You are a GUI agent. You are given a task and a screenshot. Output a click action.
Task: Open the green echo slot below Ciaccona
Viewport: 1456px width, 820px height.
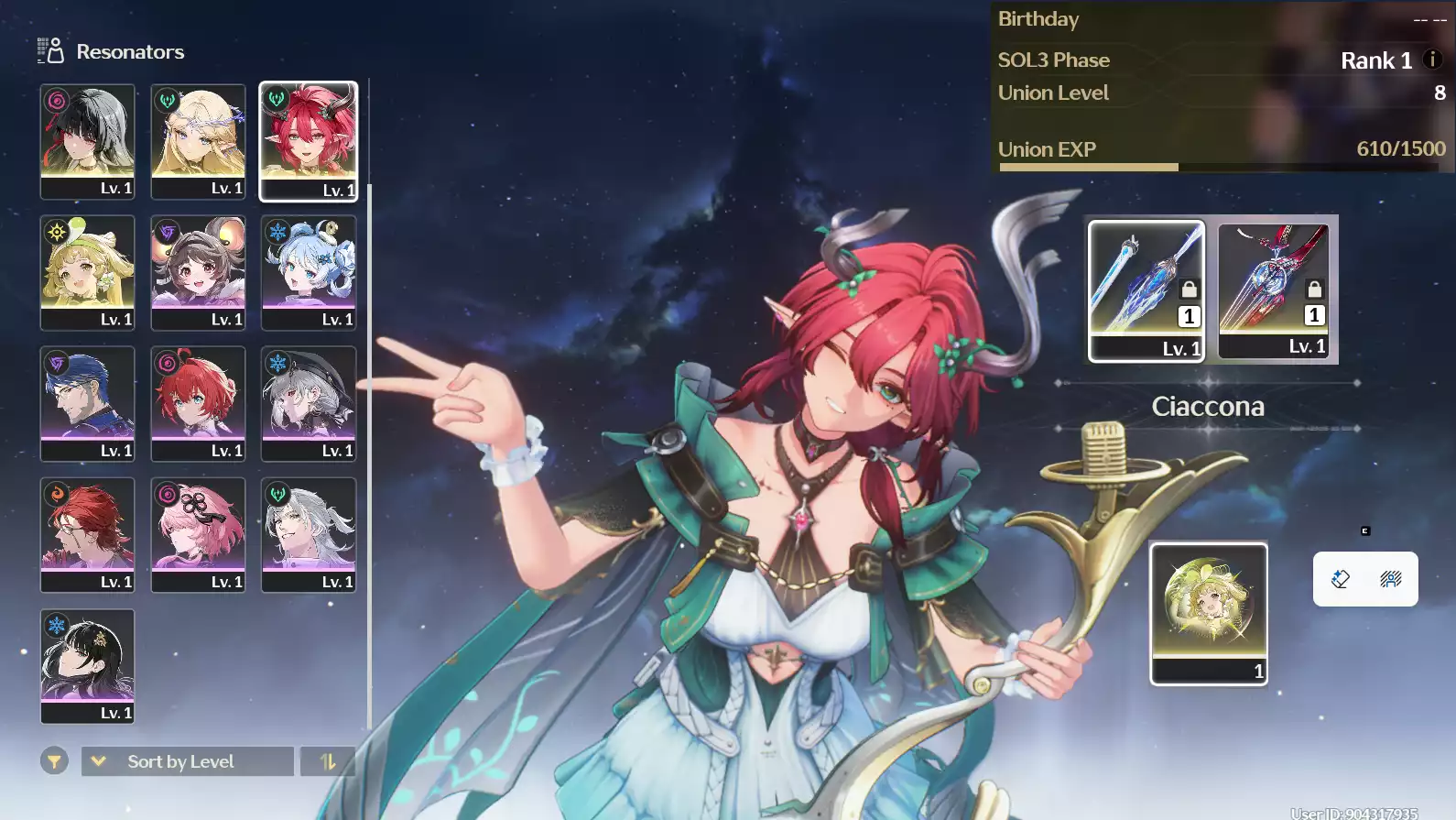click(x=1209, y=613)
